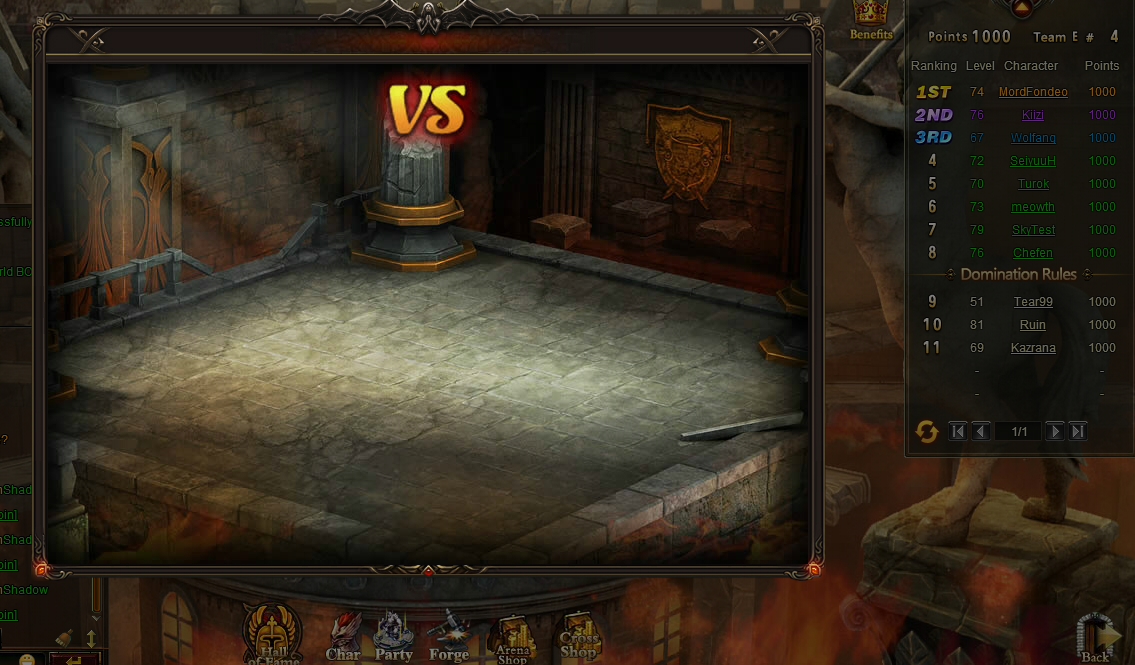This screenshot has width=1135, height=665.
Task: Open the Forge
Action: (x=448, y=638)
